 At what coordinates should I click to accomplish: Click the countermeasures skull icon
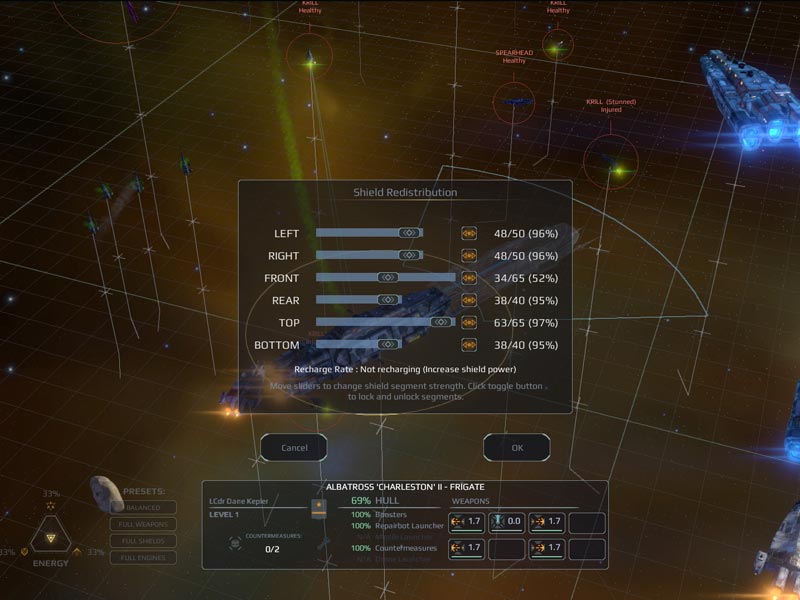point(236,541)
